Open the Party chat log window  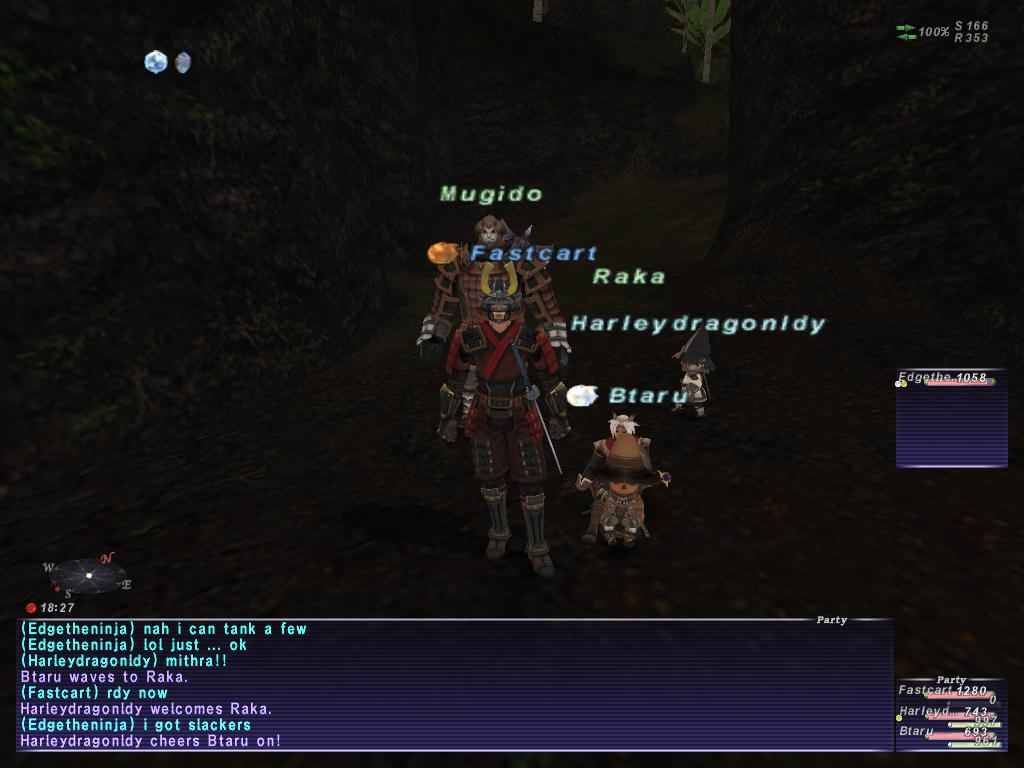tap(455, 685)
